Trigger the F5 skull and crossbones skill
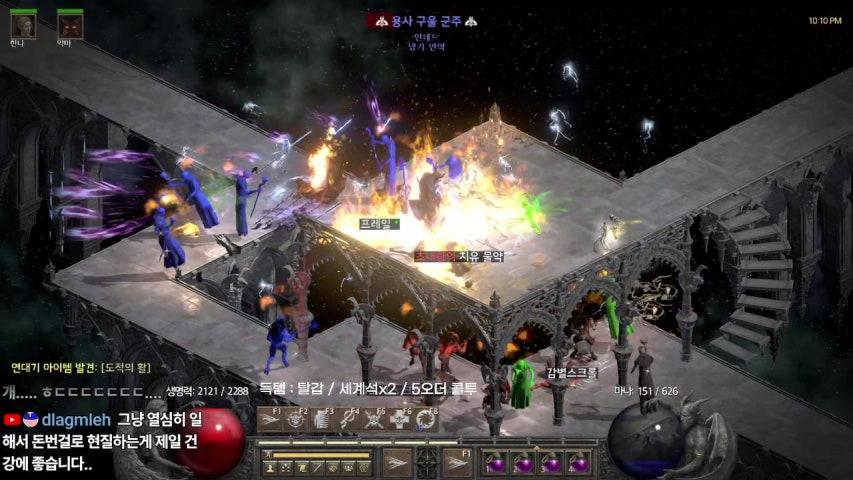This screenshot has width=853, height=480. point(374,420)
